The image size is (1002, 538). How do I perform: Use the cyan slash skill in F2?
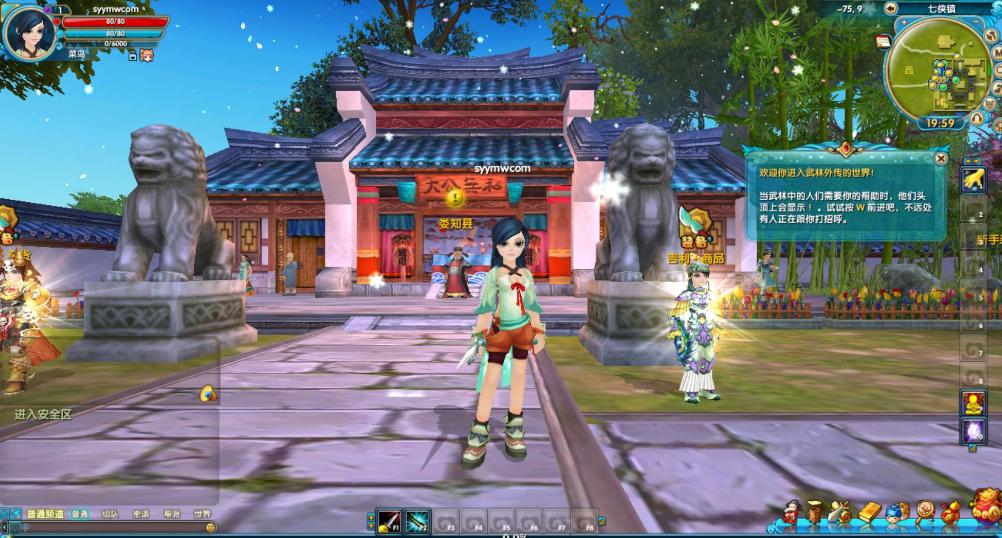[x=417, y=520]
